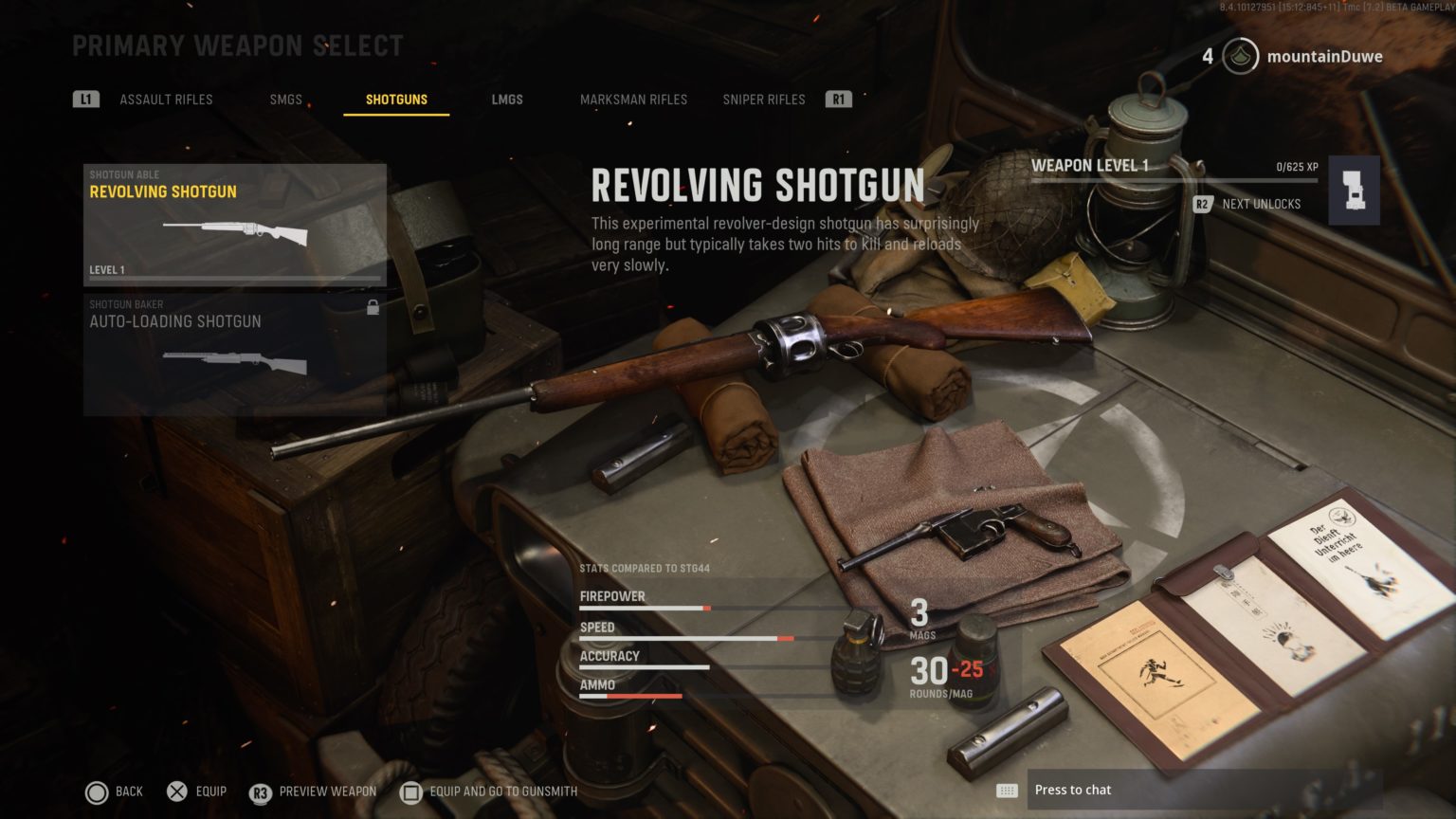Select the locked Auto-Loading Shotgun card
This screenshot has width=1456, height=819.
tap(233, 354)
